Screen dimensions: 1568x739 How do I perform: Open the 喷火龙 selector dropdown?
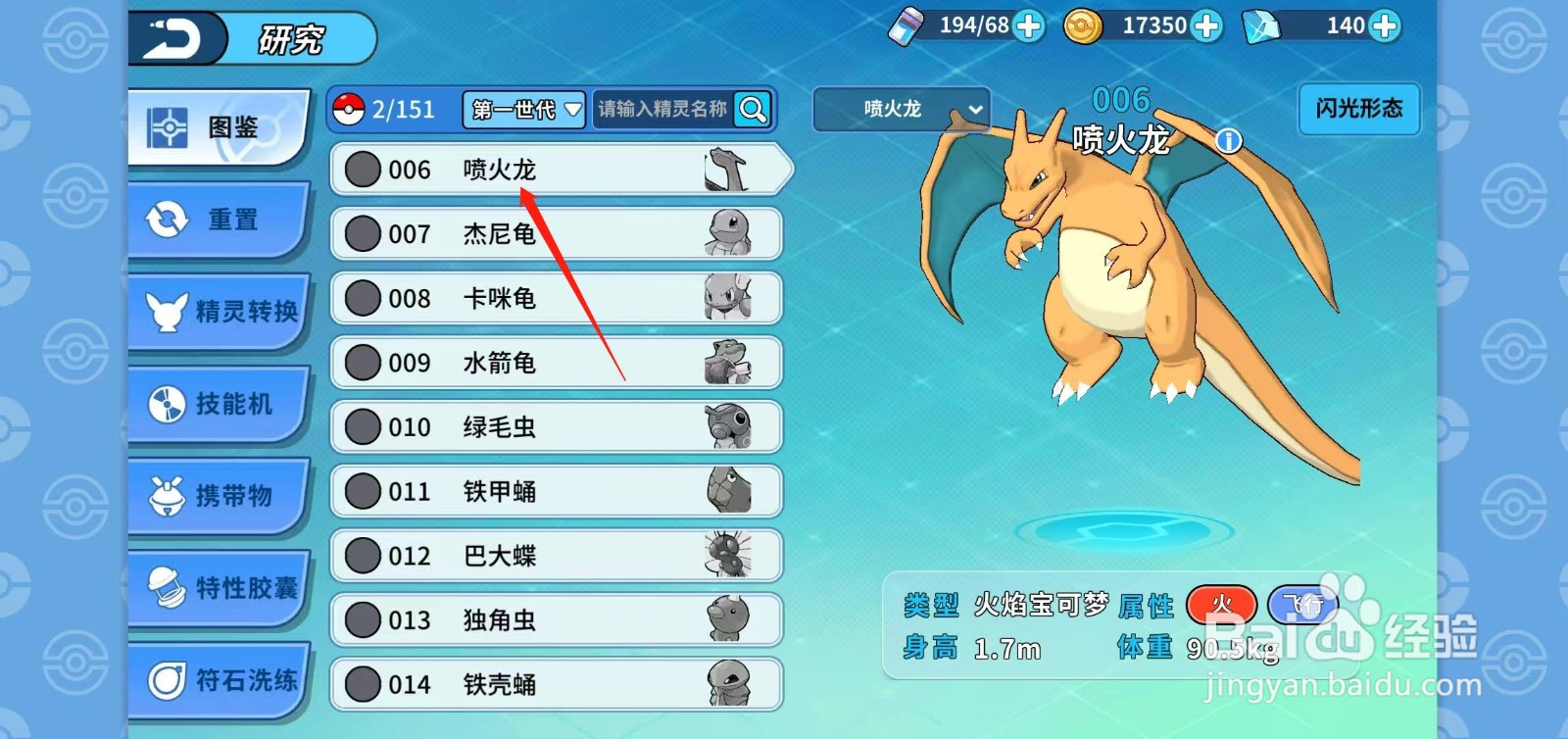(x=901, y=109)
